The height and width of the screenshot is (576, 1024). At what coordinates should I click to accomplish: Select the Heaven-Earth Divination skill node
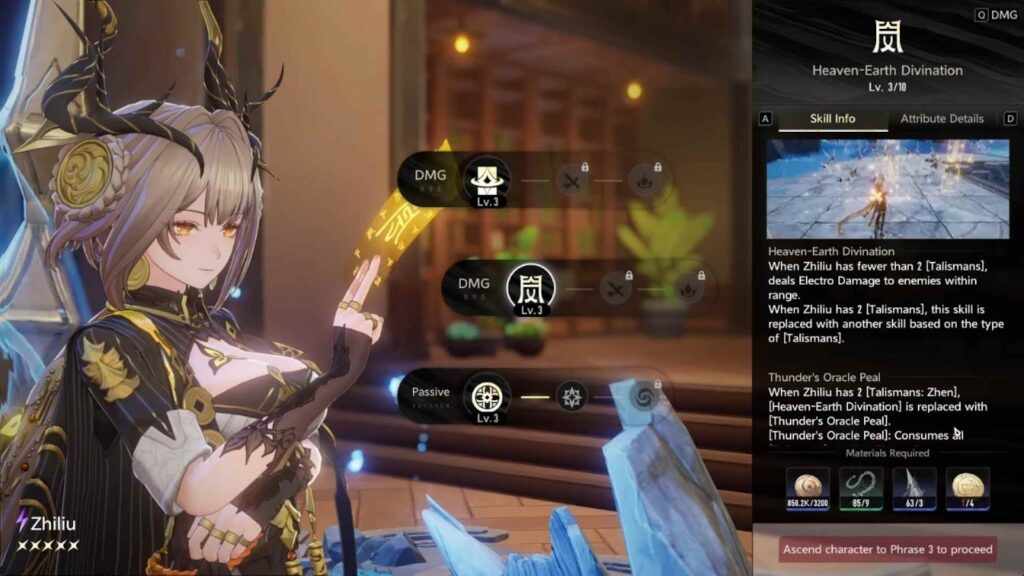pos(531,289)
